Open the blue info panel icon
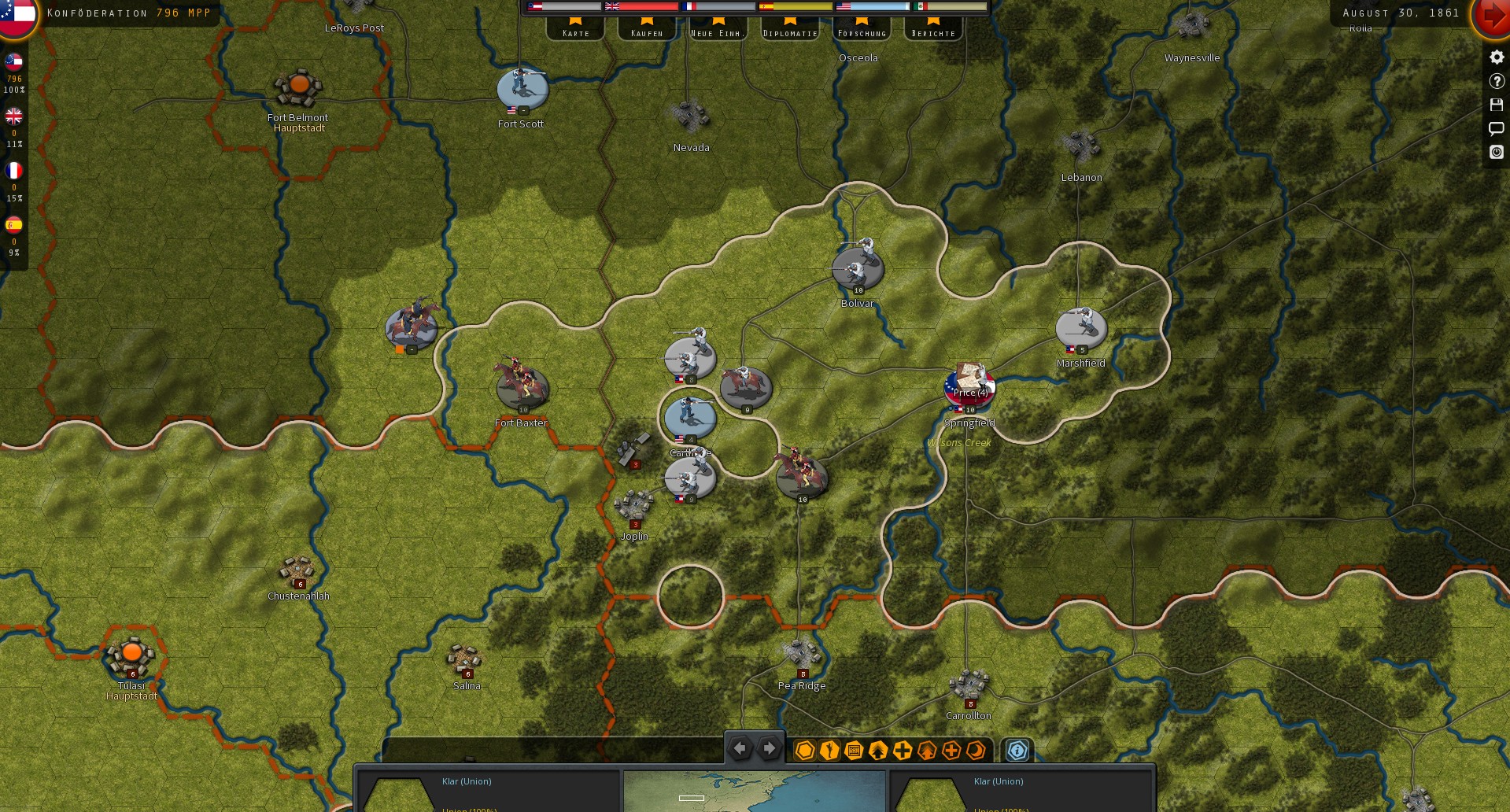This screenshot has height=812, width=1510. [x=1017, y=751]
